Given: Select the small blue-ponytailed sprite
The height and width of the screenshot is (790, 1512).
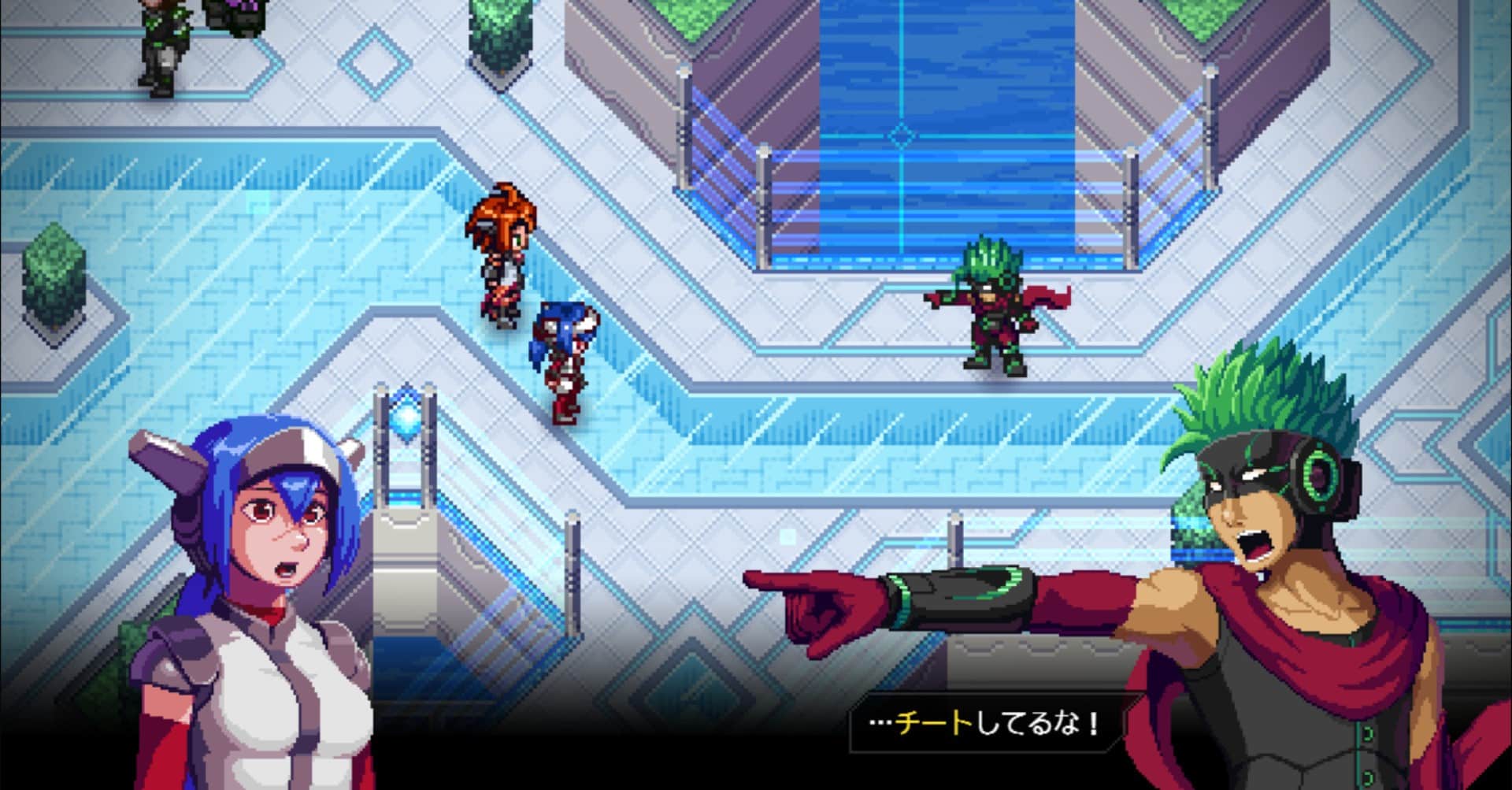Looking at the screenshot, I should coord(563,354).
